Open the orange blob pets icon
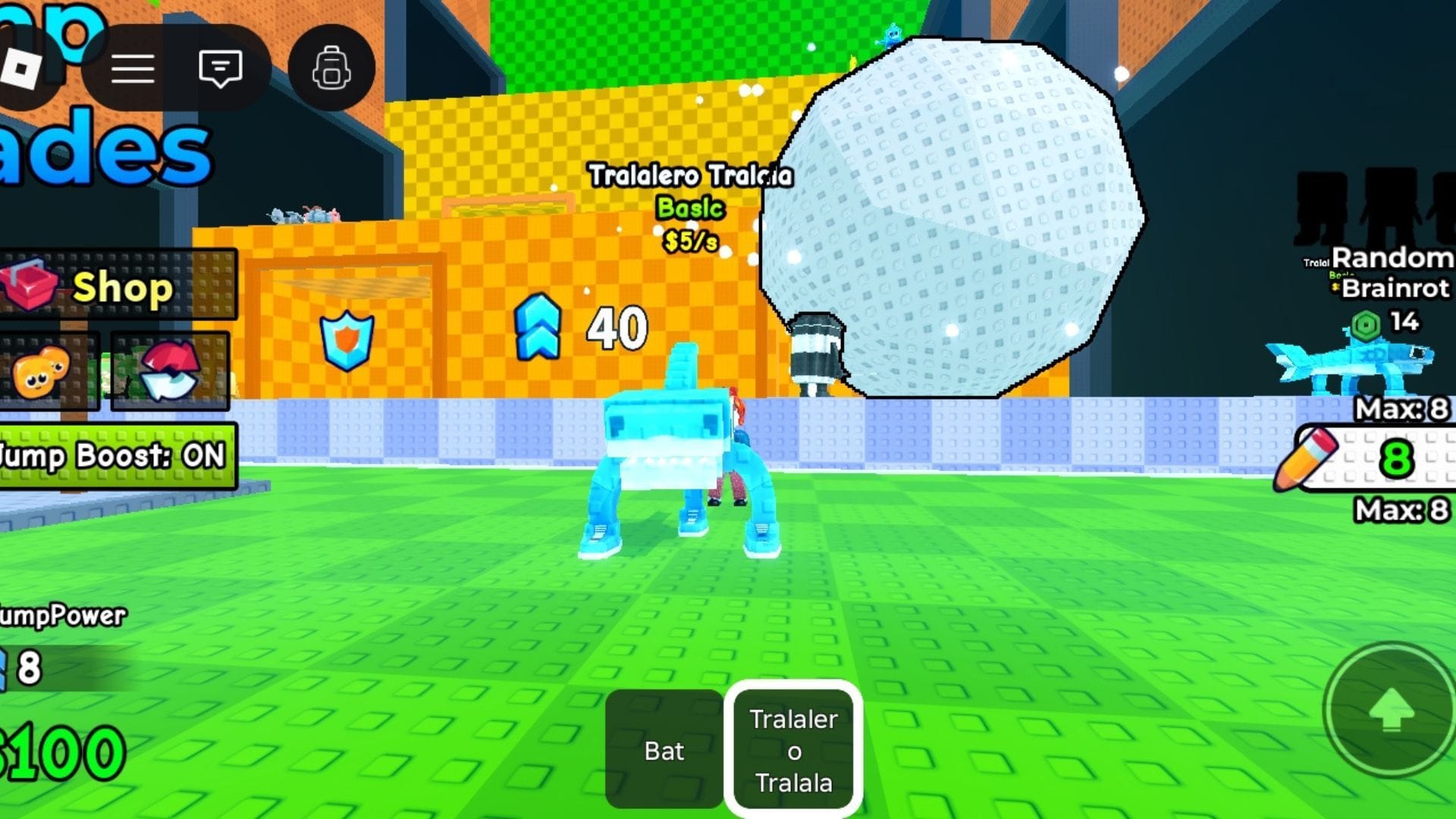Viewport: 1456px width, 819px height. point(42,373)
